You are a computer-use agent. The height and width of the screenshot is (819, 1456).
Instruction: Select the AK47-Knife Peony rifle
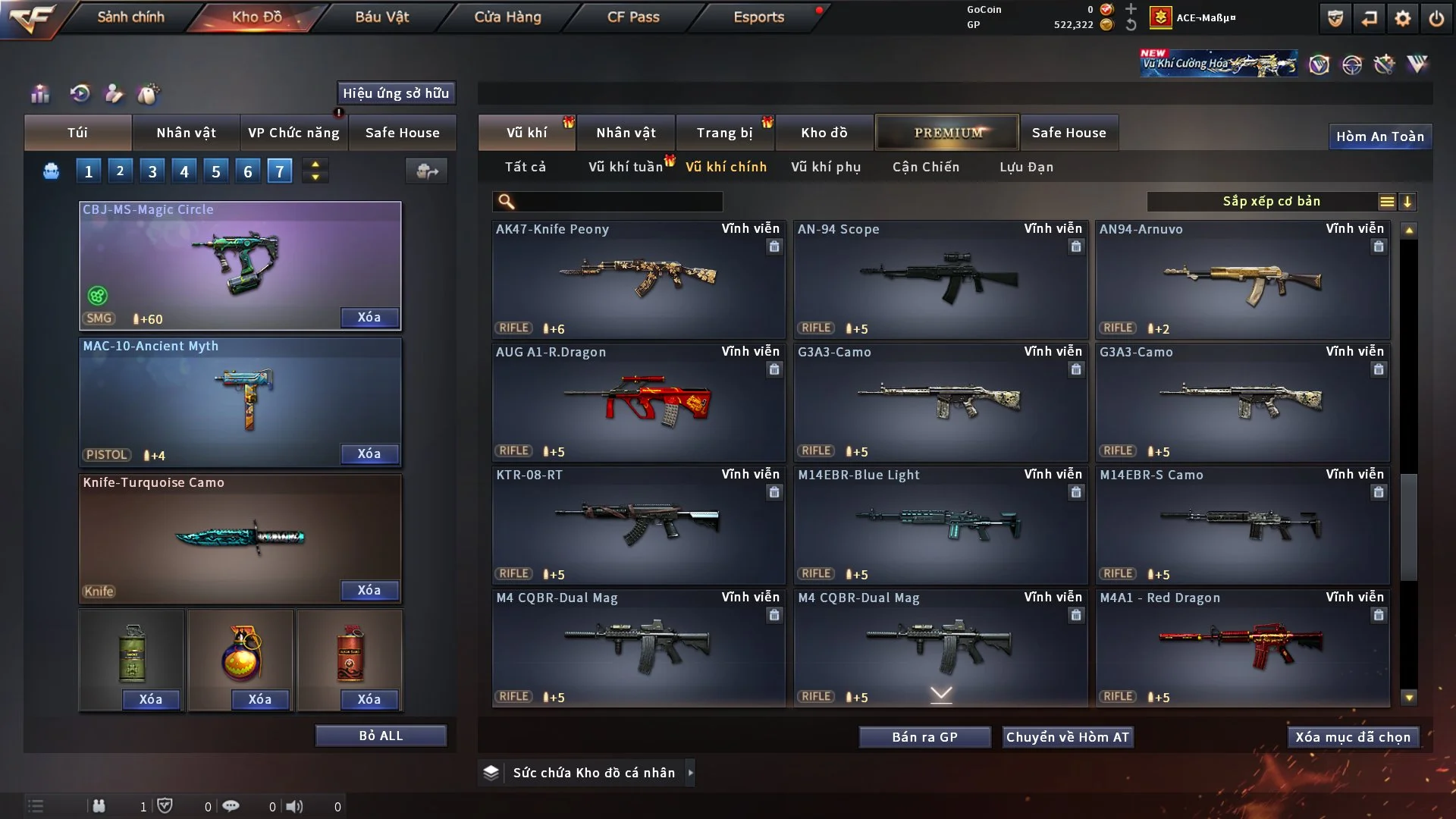pos(638,279)
